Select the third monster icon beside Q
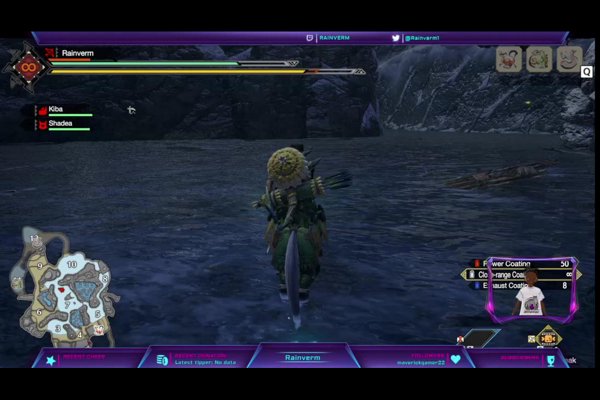 point(569,60)
